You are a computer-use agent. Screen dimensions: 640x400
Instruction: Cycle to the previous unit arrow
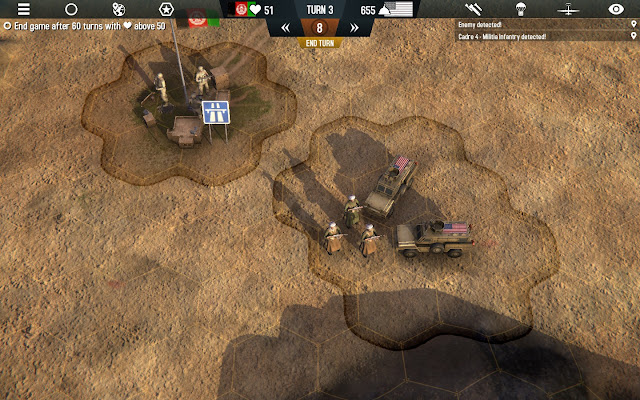pyautogui.click(x=285, y=28)
